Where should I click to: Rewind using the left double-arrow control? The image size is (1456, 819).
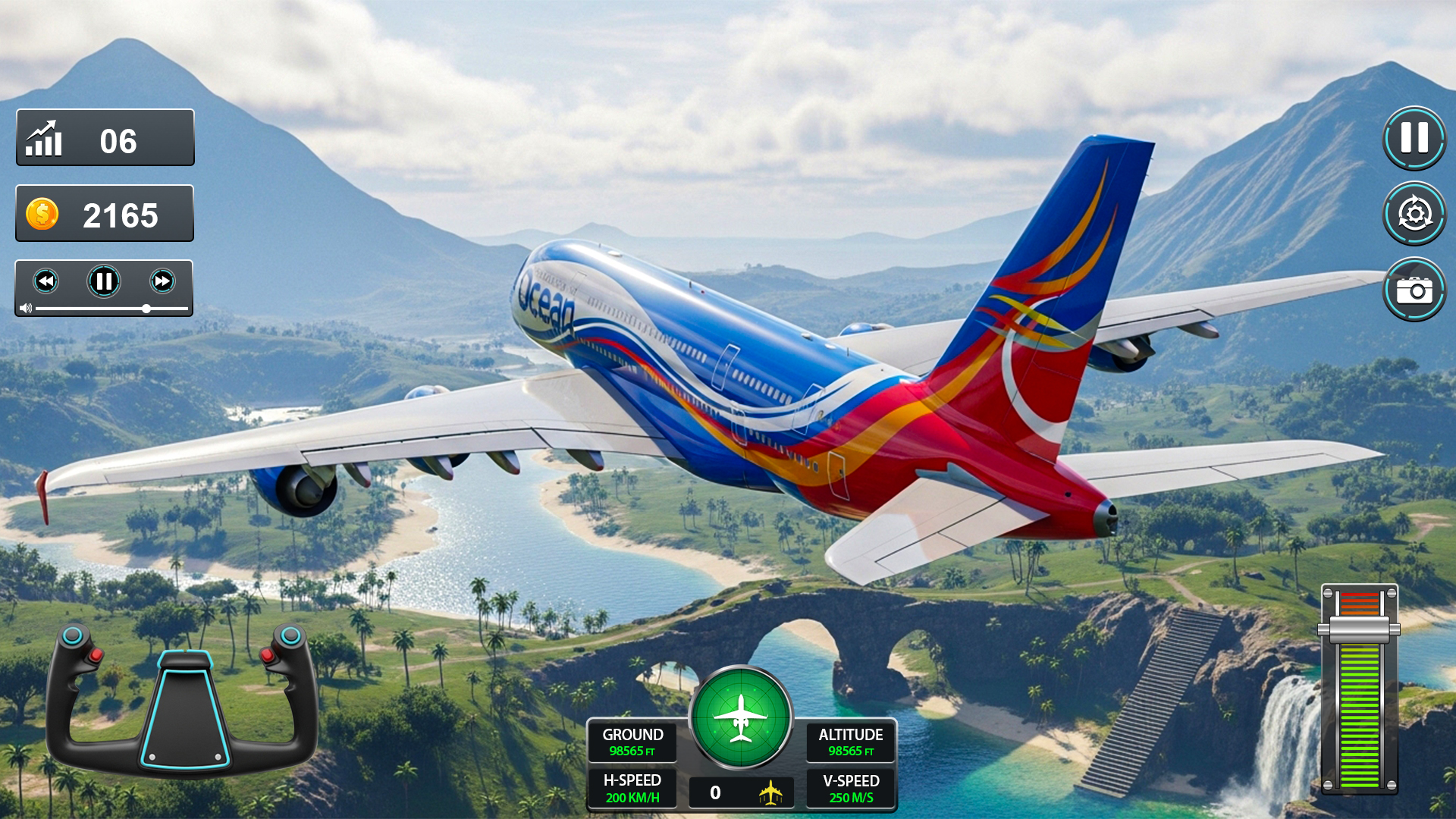(47, 281)
